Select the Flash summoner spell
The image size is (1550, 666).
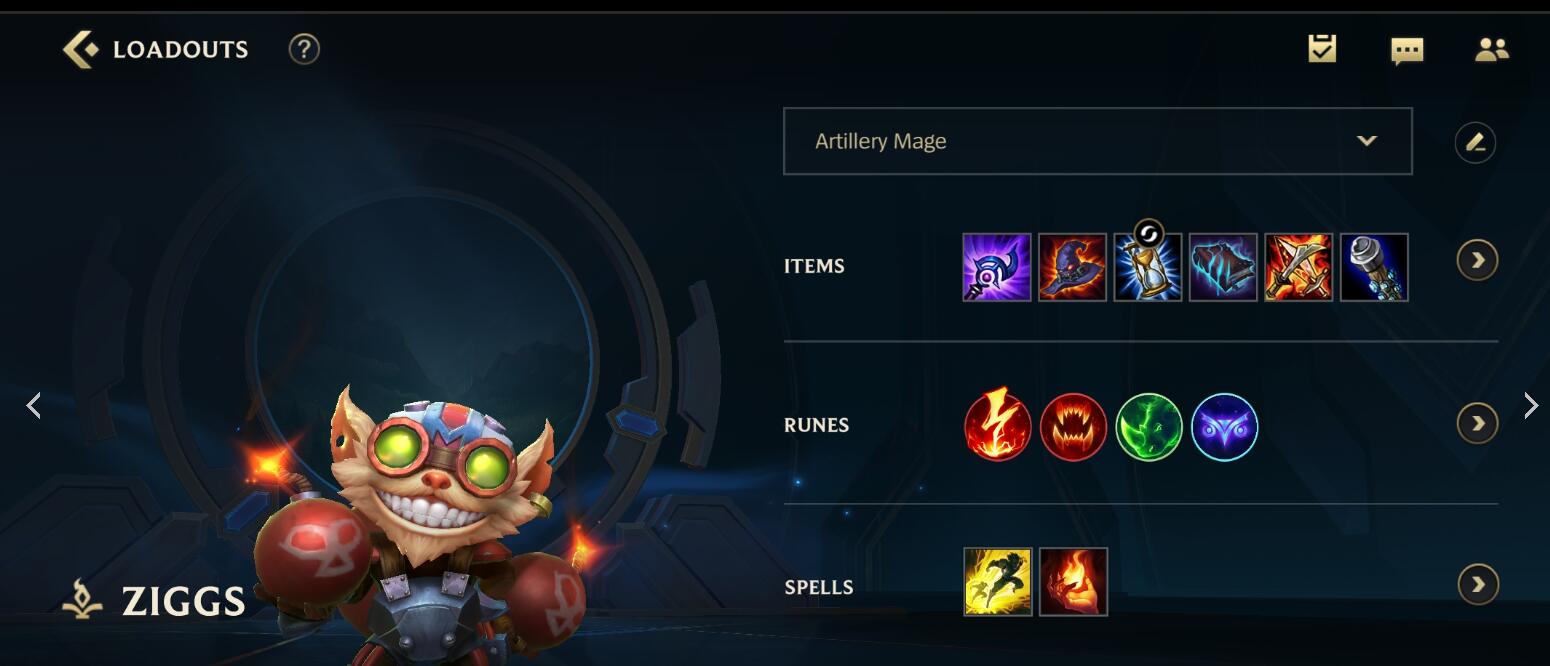pos(998,582)
